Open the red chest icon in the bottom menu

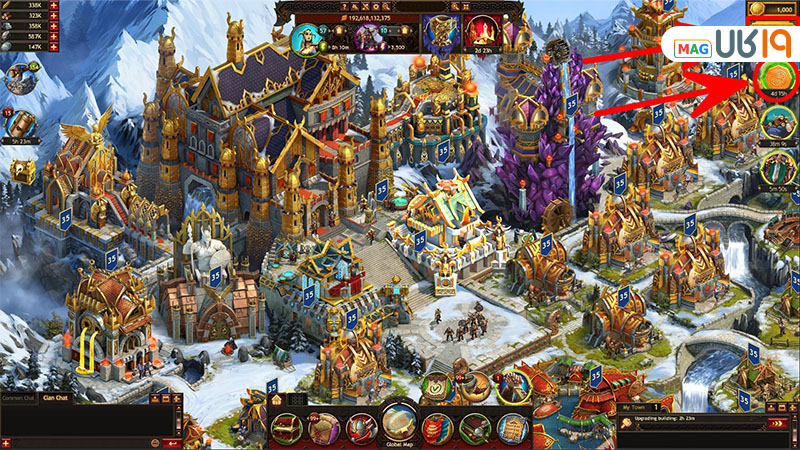click(x=285, y=428)
